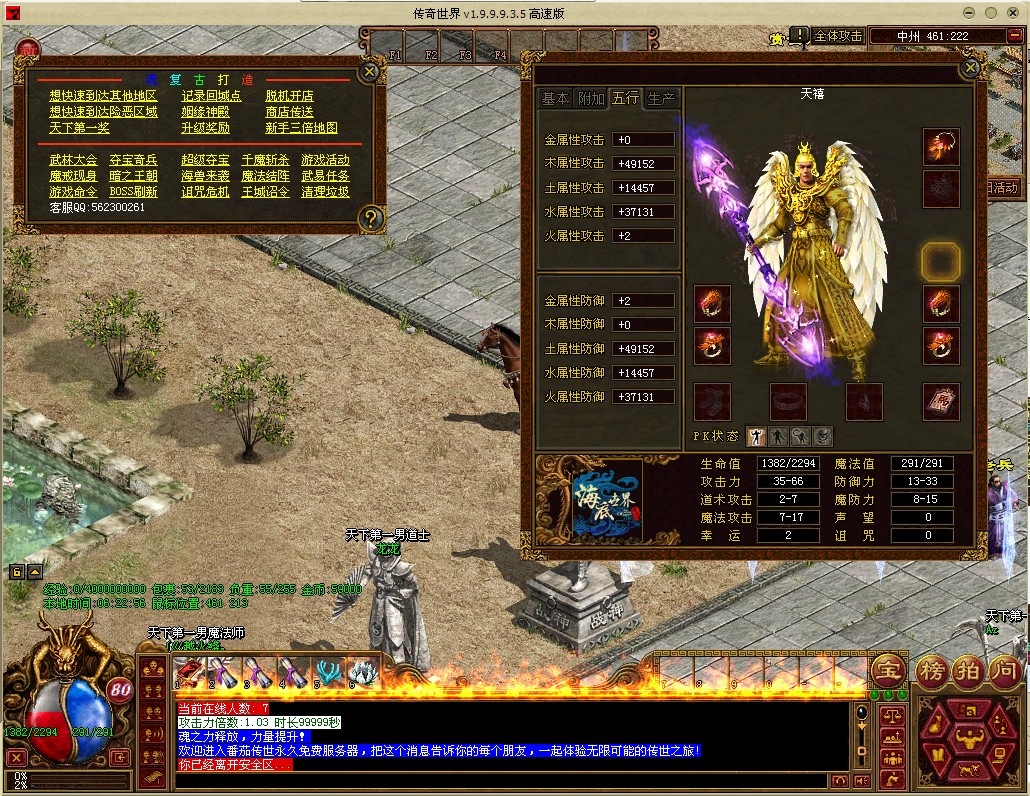Open the 榜 ranking button
This screenshot has width=1030, height=796.
click(x=930, y=670)
